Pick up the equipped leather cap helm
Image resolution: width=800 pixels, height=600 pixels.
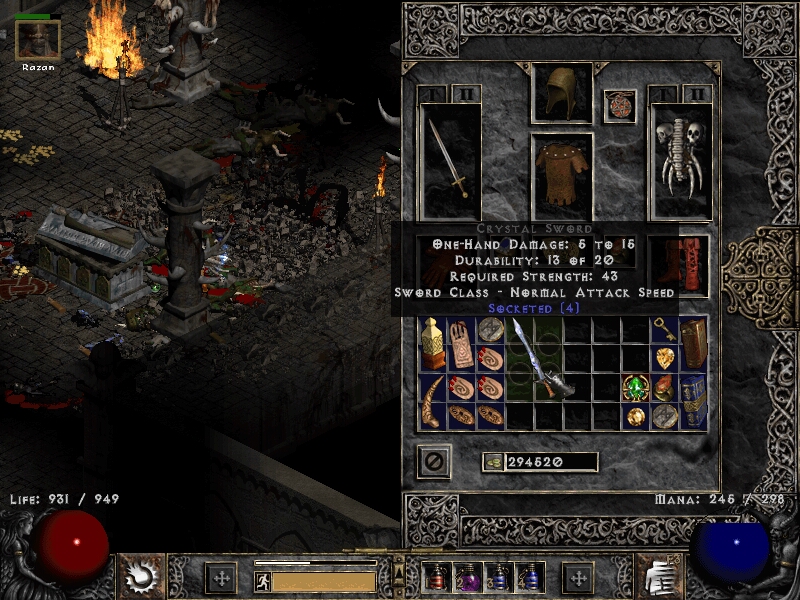point(562,94)
